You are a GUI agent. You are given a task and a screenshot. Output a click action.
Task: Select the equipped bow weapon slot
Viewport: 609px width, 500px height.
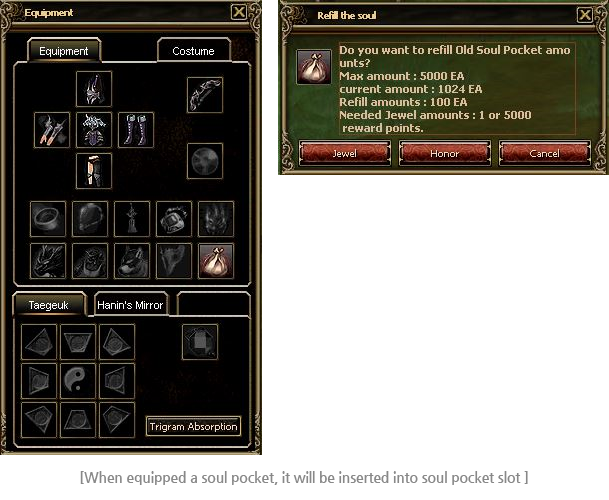[205, 95]
